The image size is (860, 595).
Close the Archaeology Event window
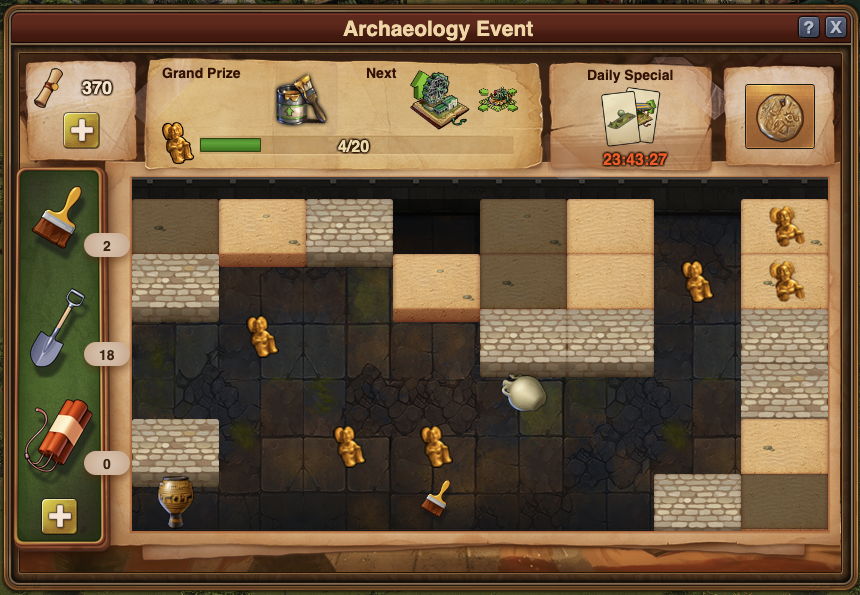coord(836,28)
